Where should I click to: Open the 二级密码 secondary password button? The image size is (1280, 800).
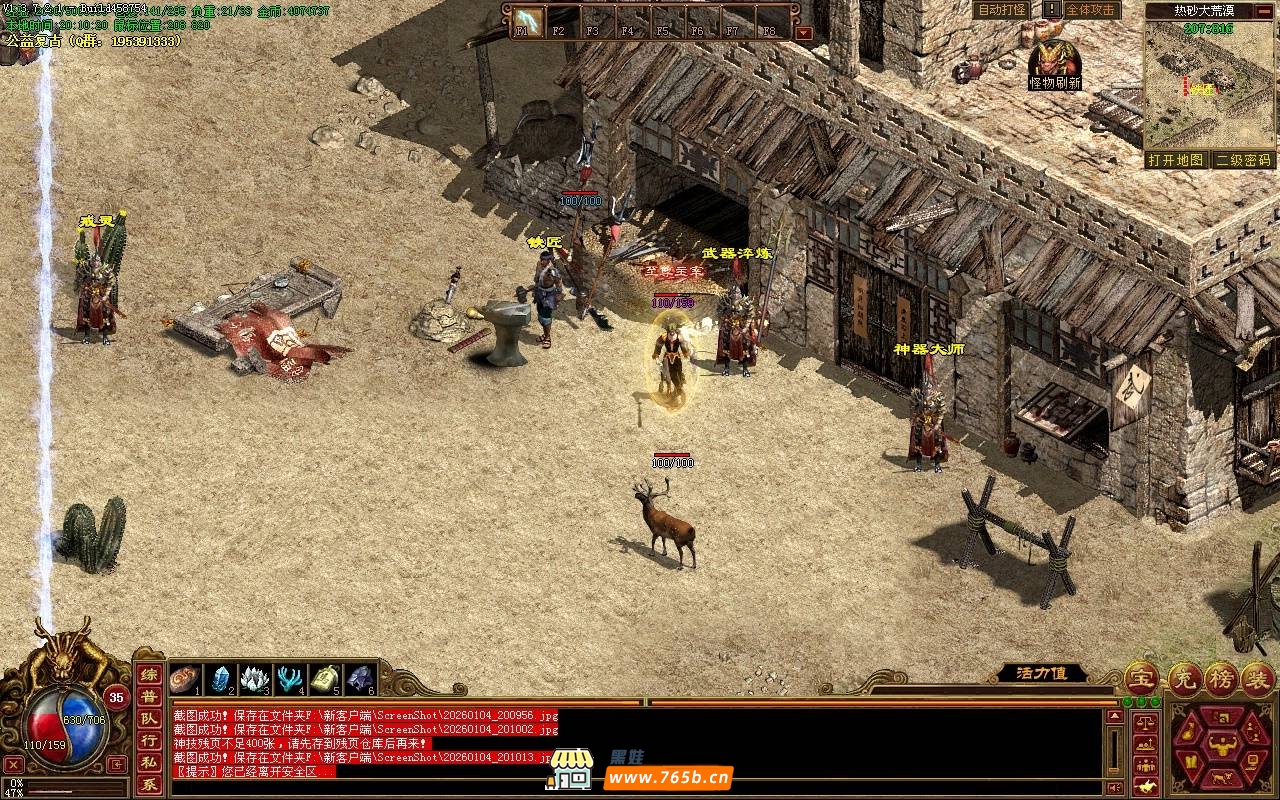click(1243, 160)
